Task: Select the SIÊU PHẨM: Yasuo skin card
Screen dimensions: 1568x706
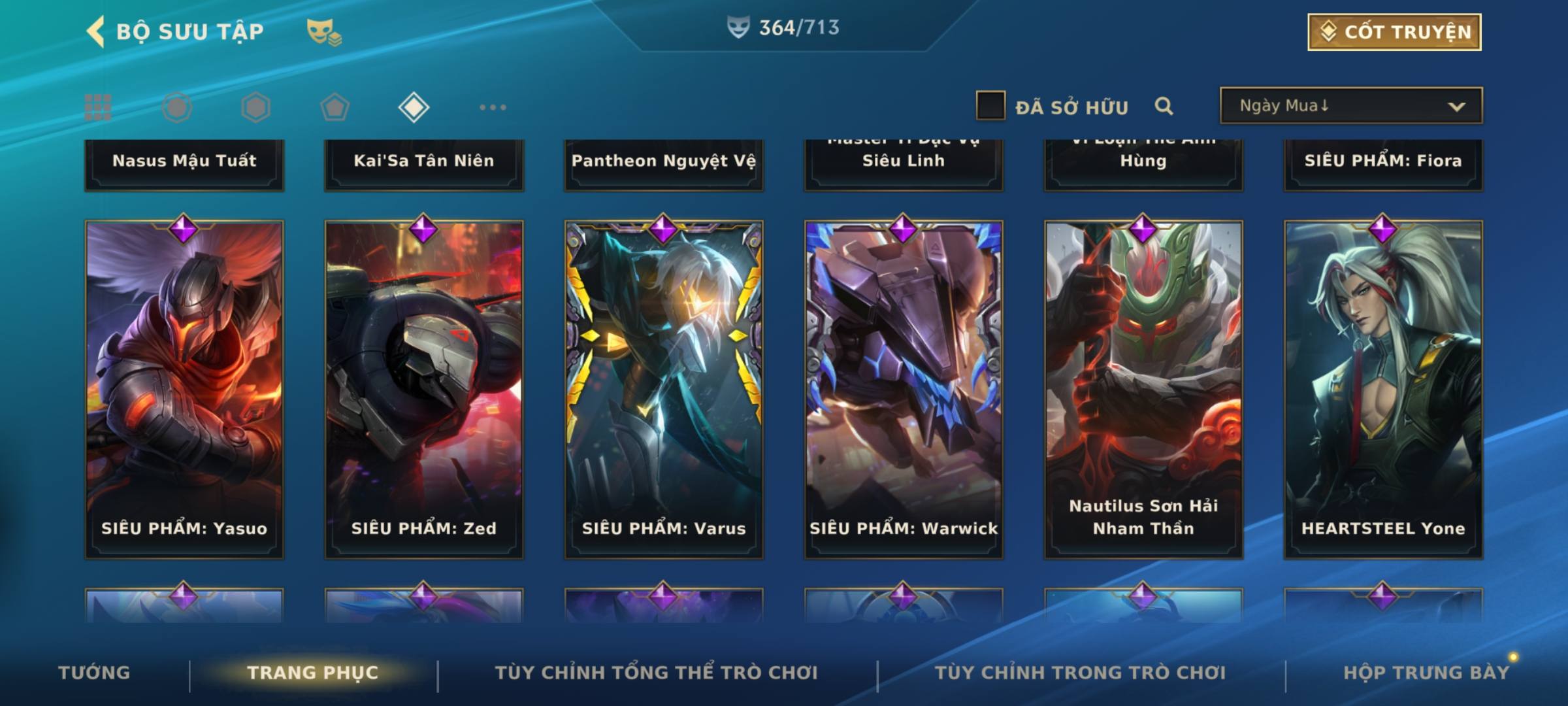Action: 184,389
